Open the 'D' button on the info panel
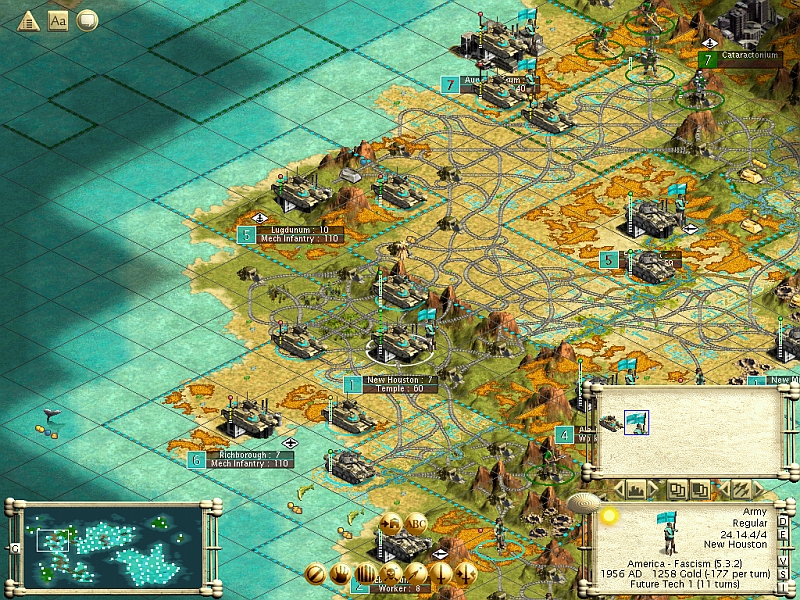 pyautogui.click(x=783, y=519)
